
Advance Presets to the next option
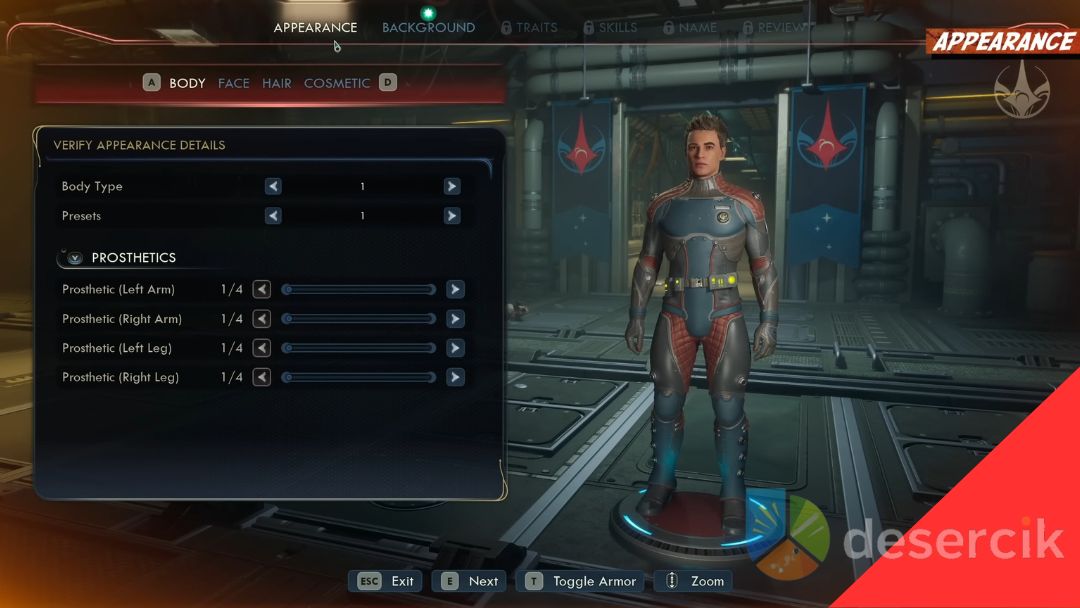pos(452,216)
